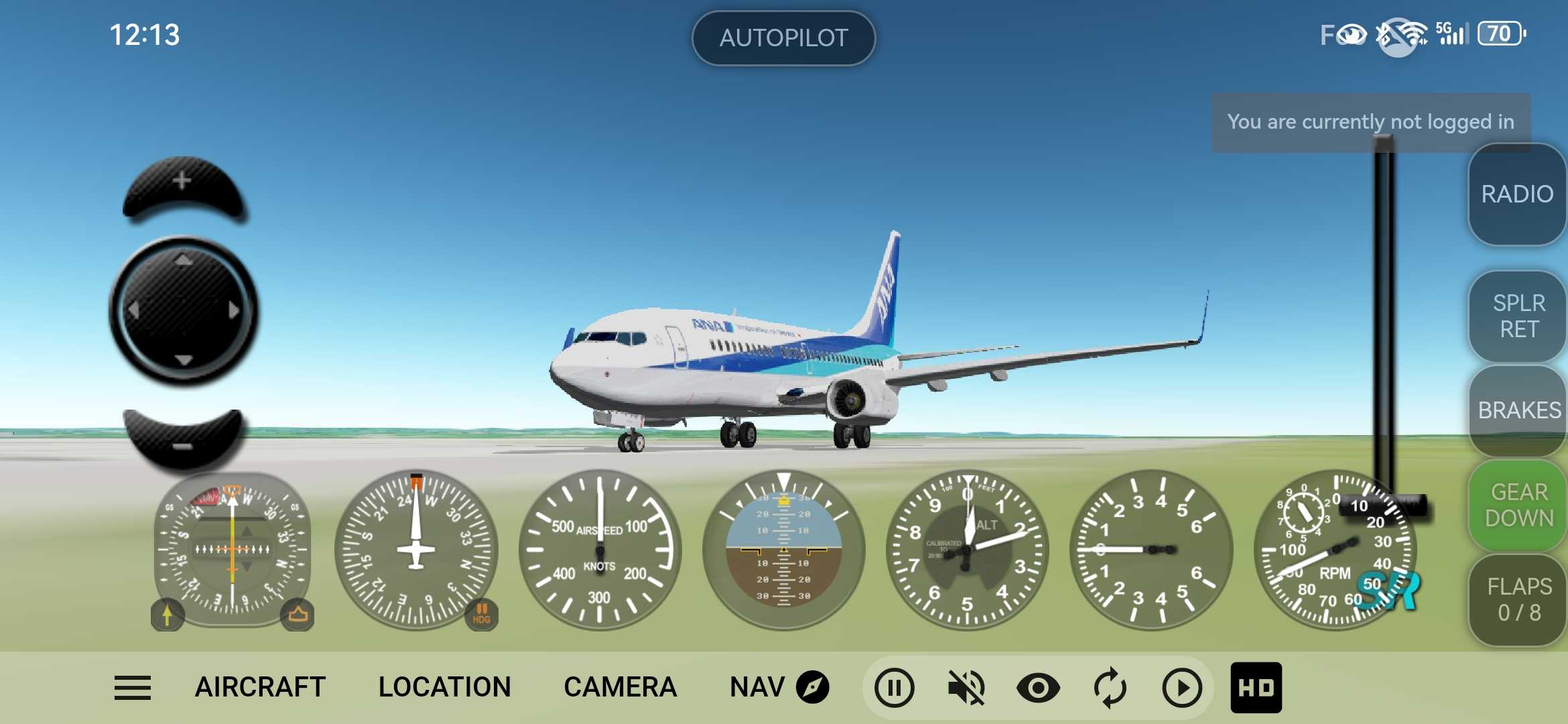This screenshot has height=724, width=1568.
Task: Tap the plus zoom-in camera button
Action: tap(182, 184)
